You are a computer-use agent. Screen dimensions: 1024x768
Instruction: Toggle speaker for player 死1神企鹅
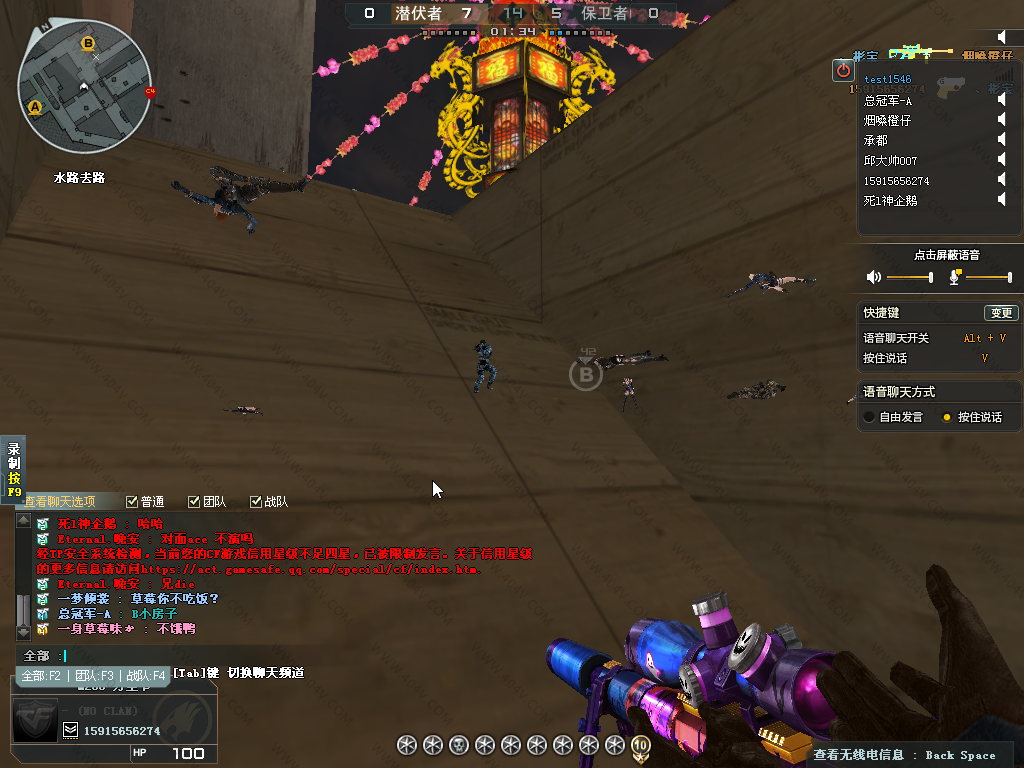click(x=1001, y=200)
